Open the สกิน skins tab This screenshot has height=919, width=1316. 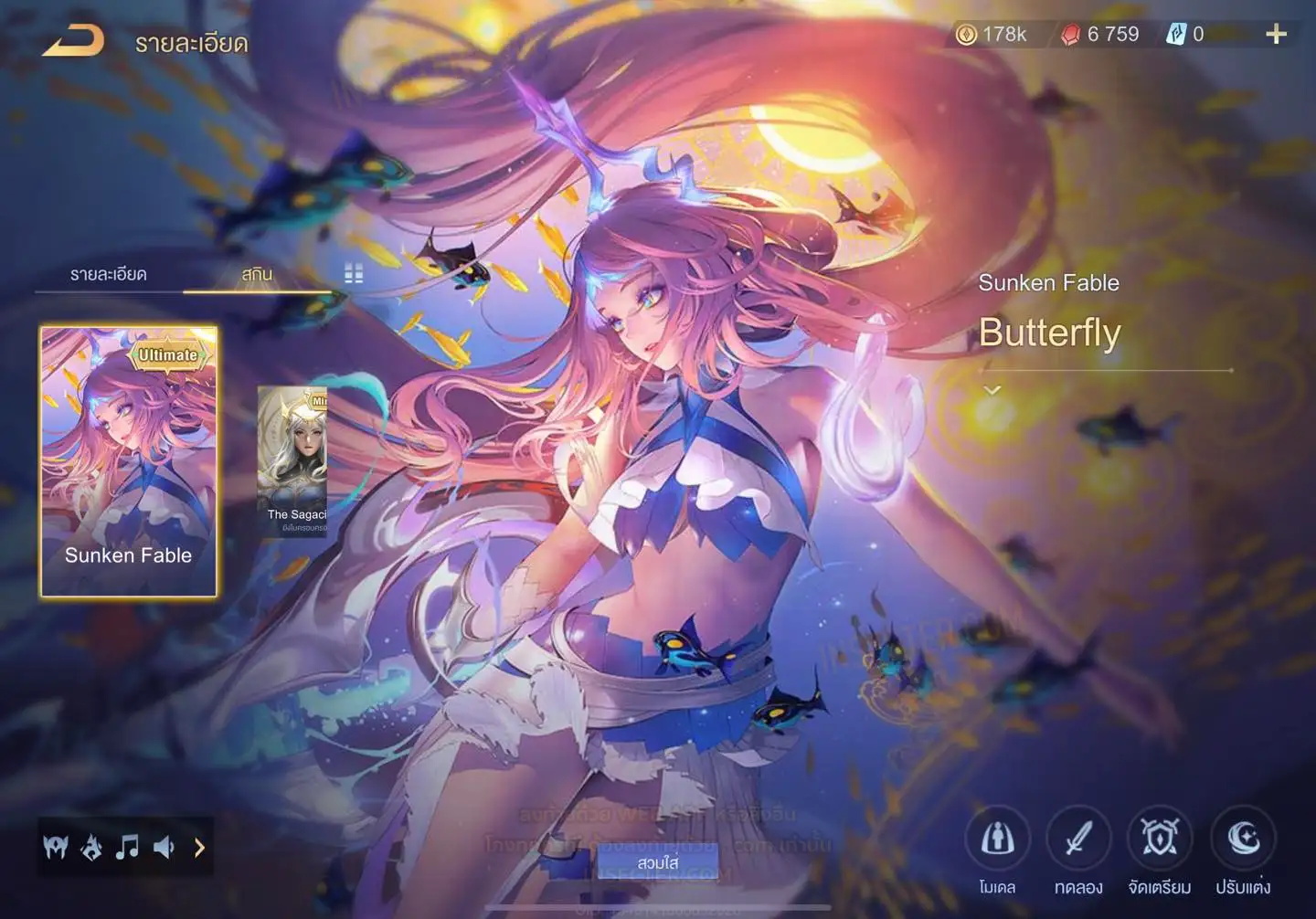257,274
